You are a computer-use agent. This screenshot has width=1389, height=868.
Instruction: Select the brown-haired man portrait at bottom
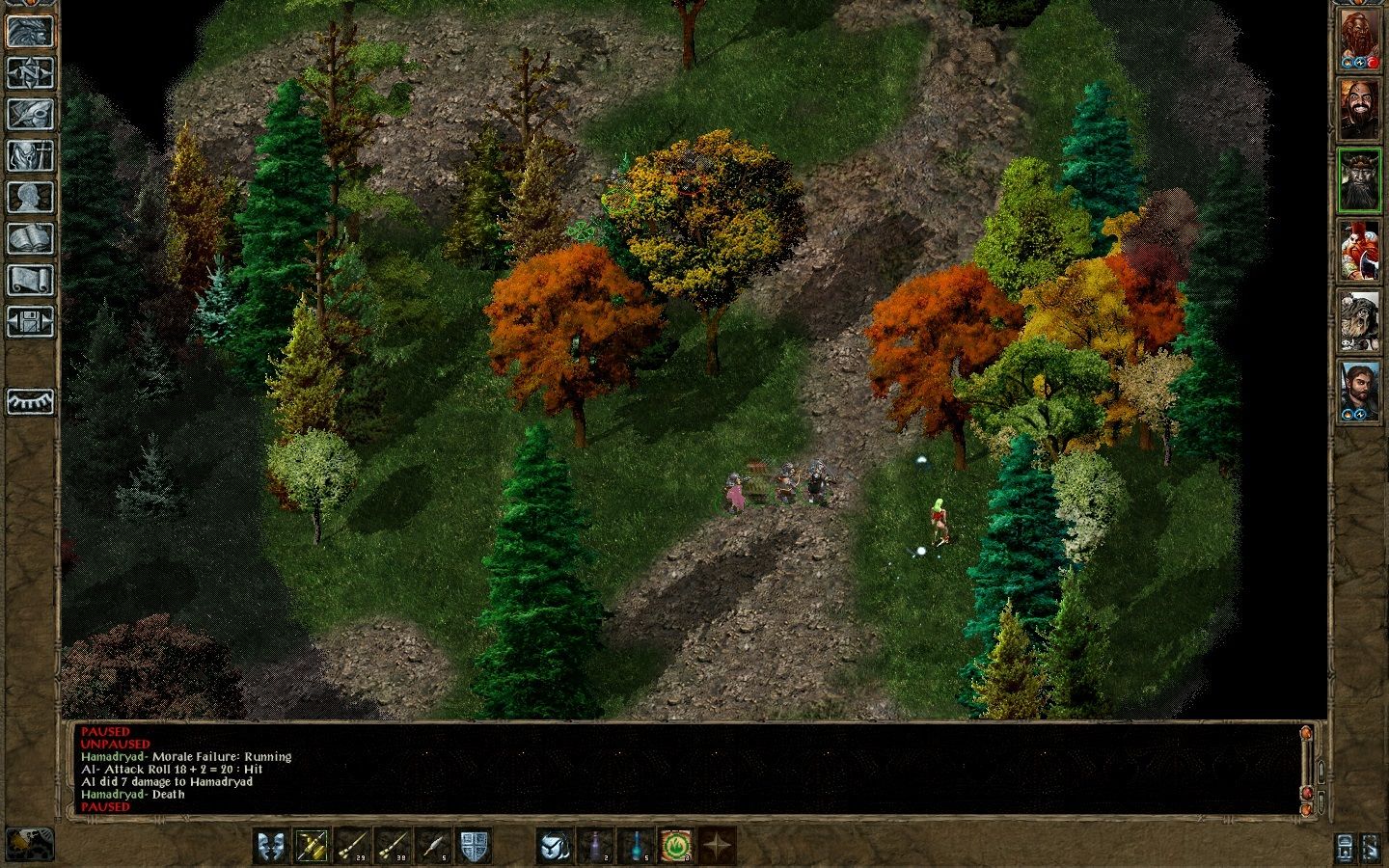[x=1359, y=392]
